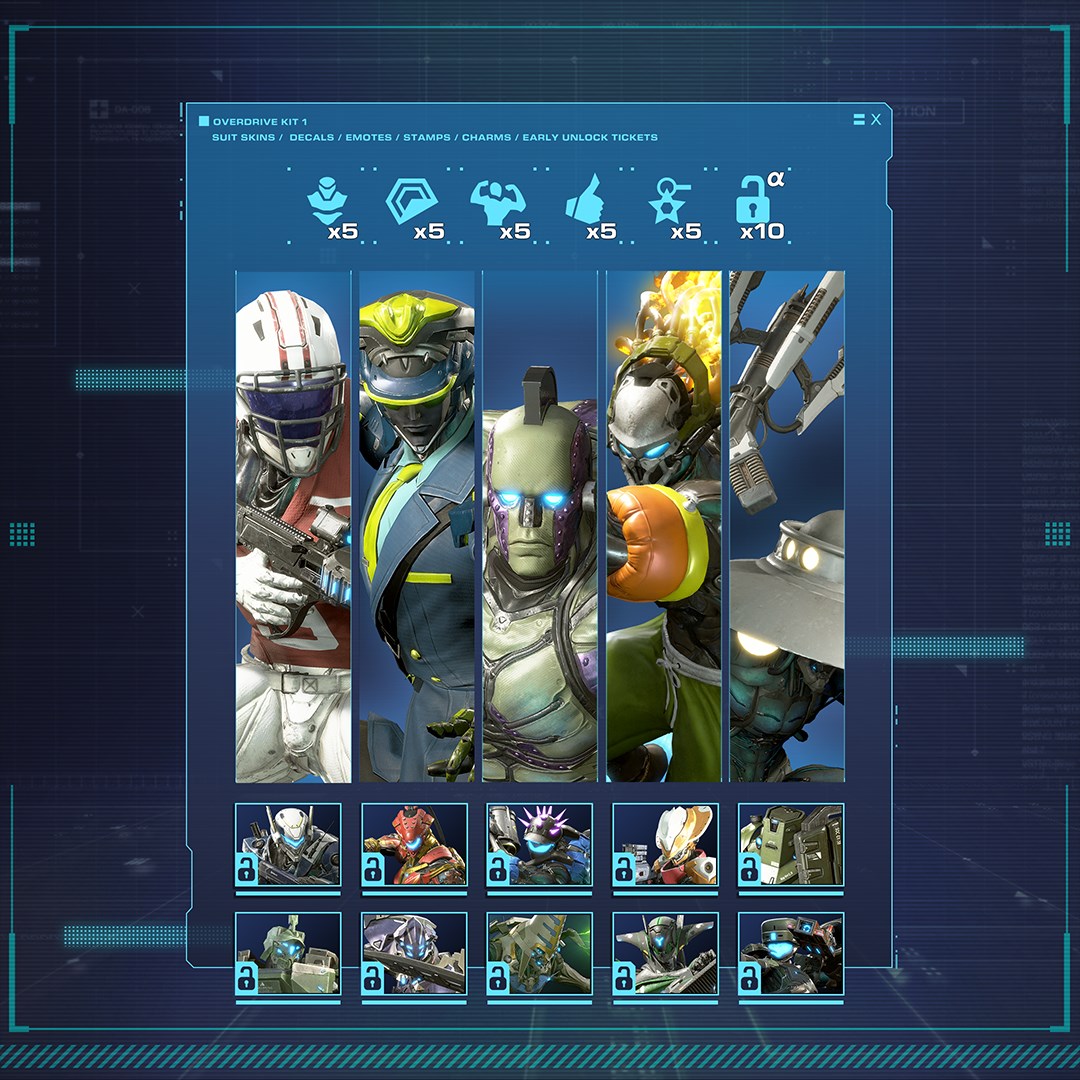Choose the purple spiked helmet exosuit

(540, 845)
